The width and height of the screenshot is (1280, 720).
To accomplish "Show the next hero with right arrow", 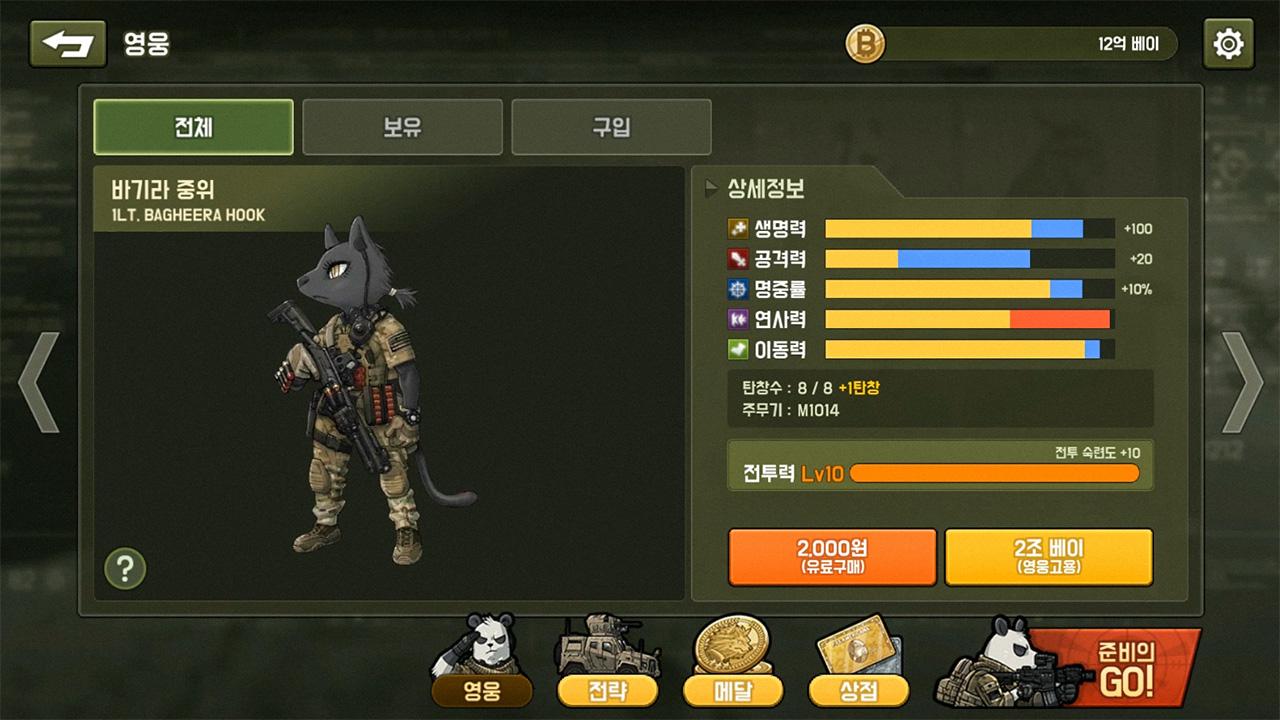I will pyautogui.click(x=1242, y=382).
